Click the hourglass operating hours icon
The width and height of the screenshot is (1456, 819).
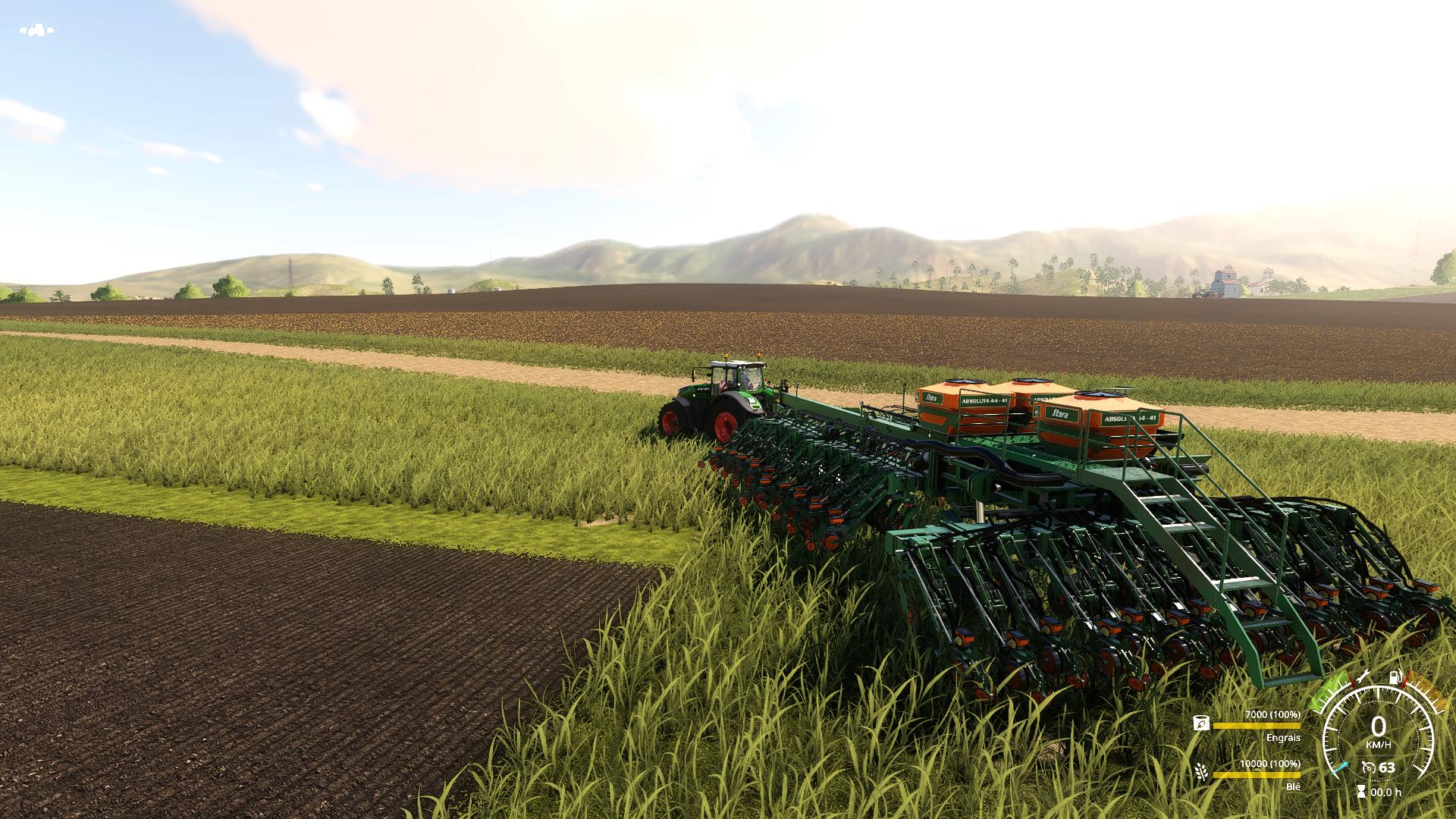(1361, 792)
